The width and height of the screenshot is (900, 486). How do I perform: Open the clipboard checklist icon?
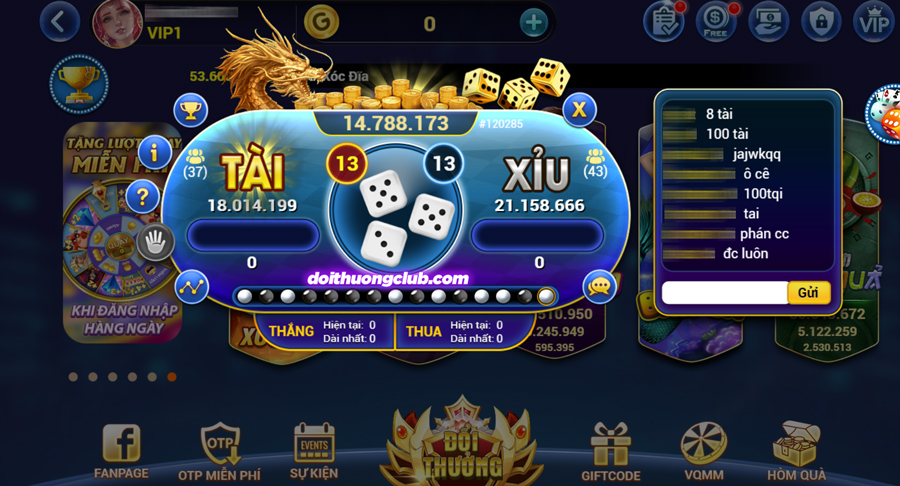point(663,21)
